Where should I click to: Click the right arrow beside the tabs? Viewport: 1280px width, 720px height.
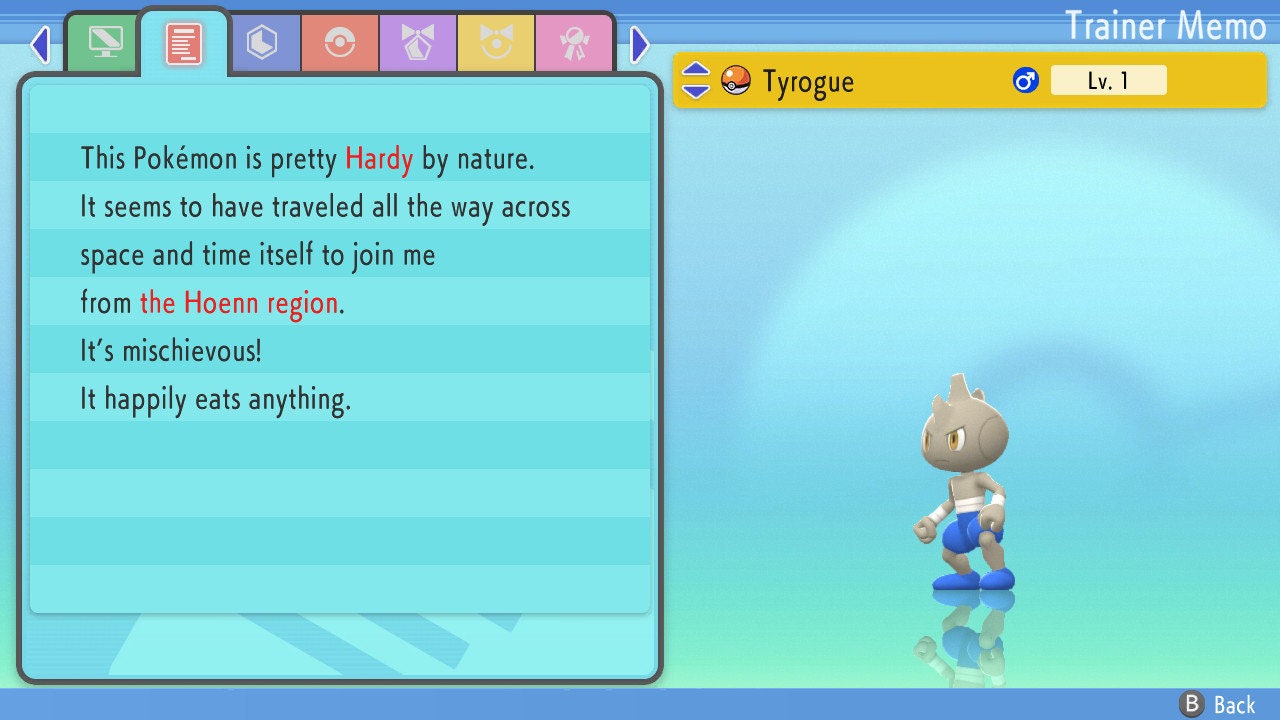pos(640,44)
